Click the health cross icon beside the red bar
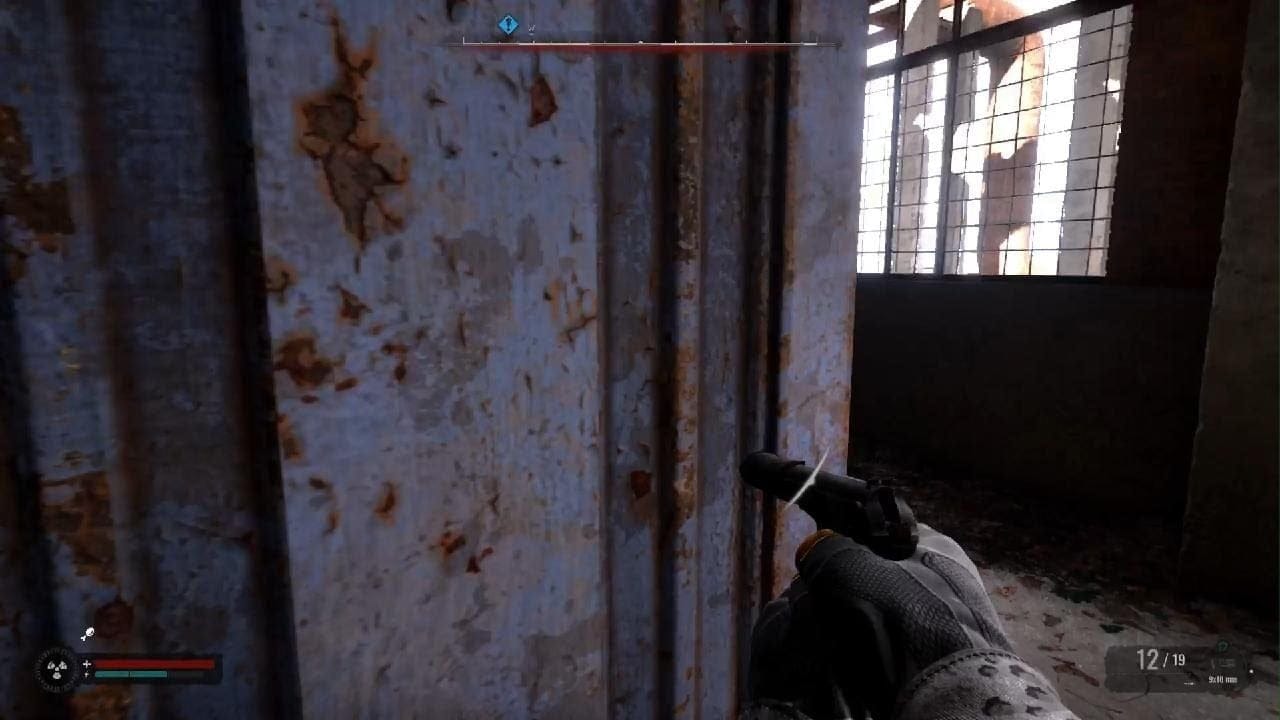The width and height of the screenshot is (1280, 720). [x=87, y=663]
